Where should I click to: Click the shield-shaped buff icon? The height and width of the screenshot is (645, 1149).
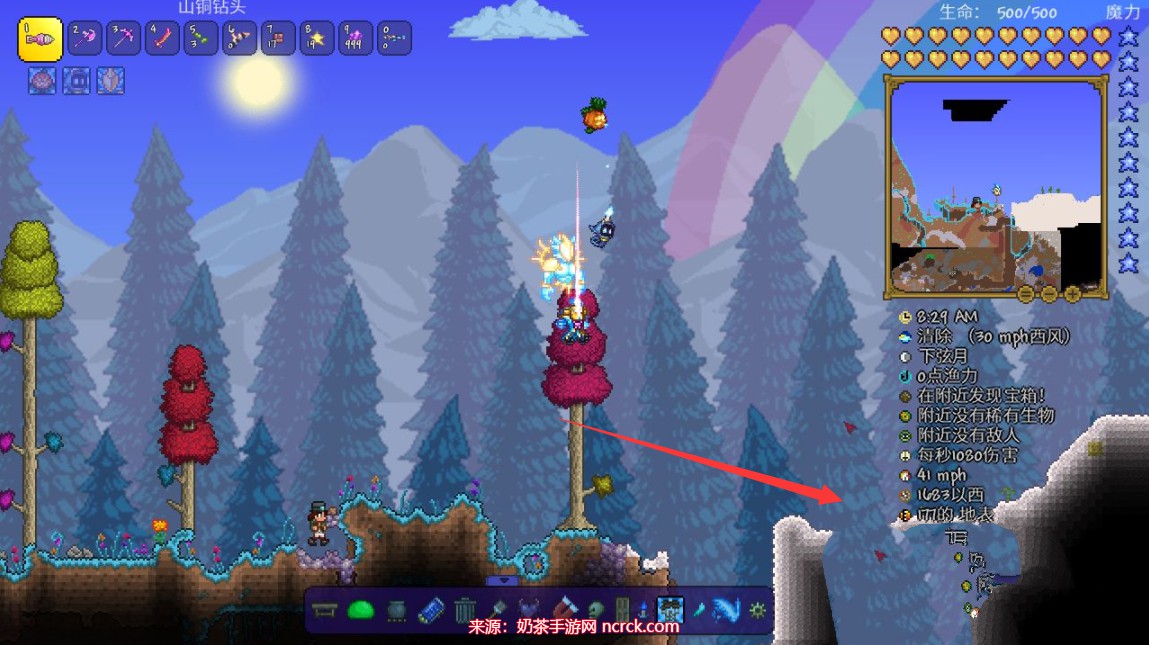pos(110,81)
